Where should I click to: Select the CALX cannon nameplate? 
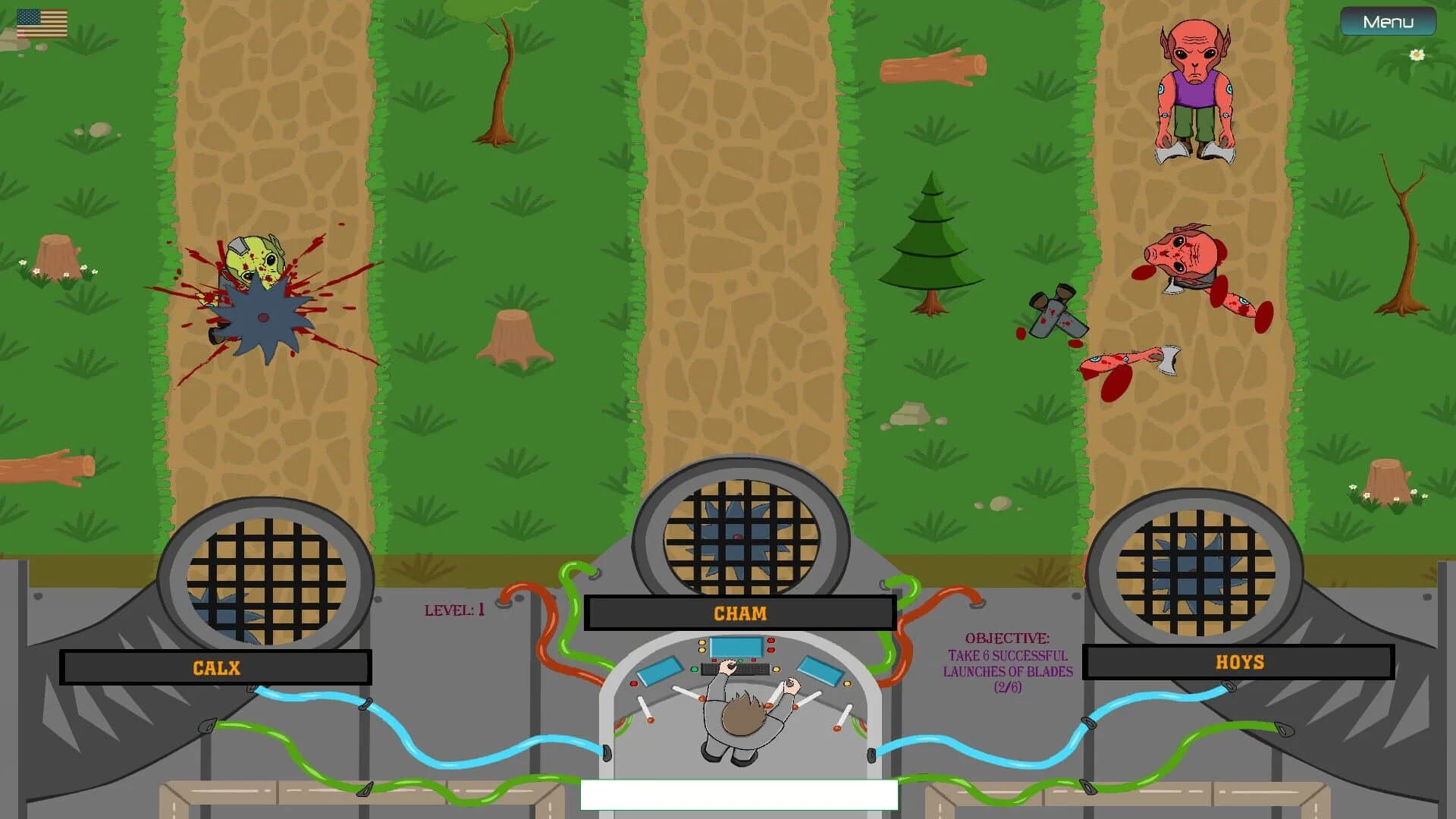tap(216, 667)
